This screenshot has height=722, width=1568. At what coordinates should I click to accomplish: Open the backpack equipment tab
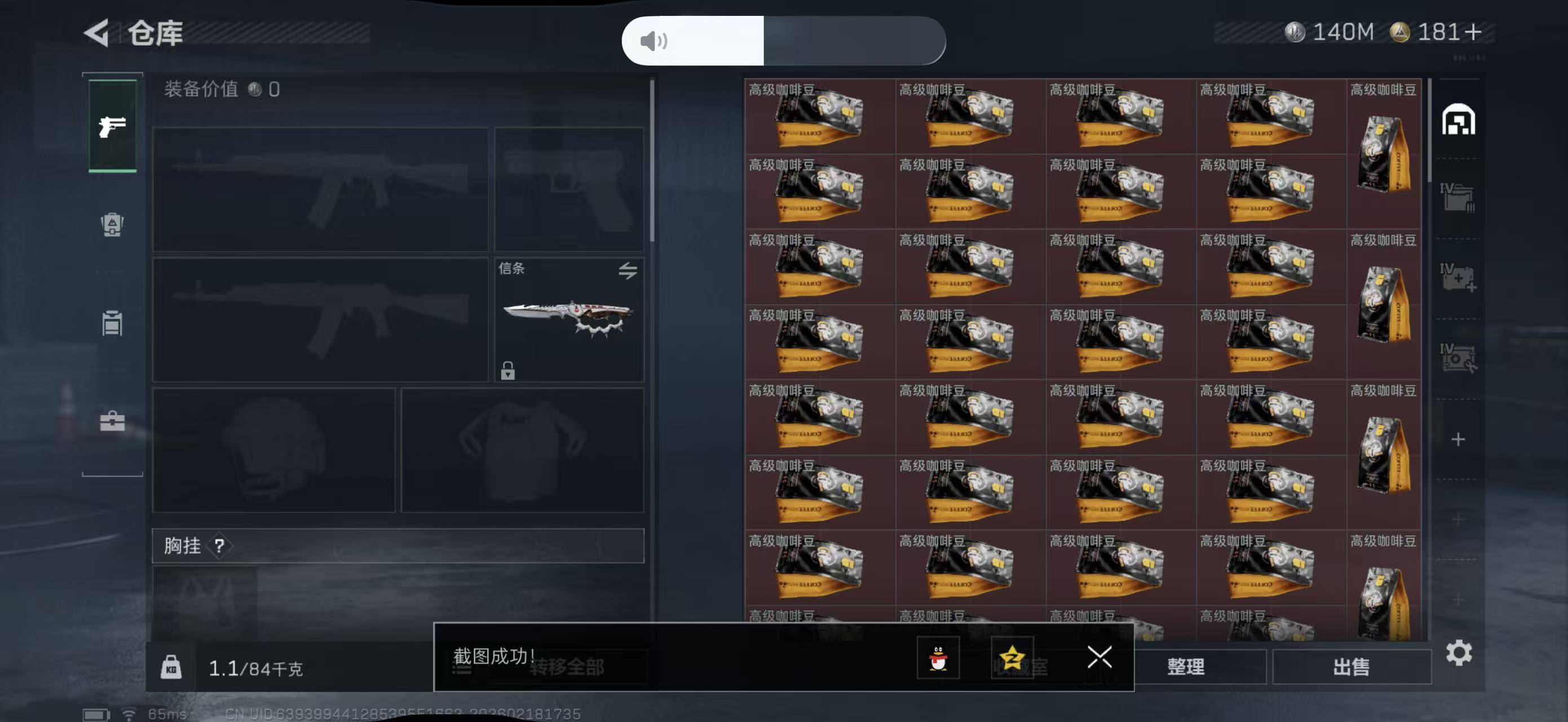pos(112,323)
